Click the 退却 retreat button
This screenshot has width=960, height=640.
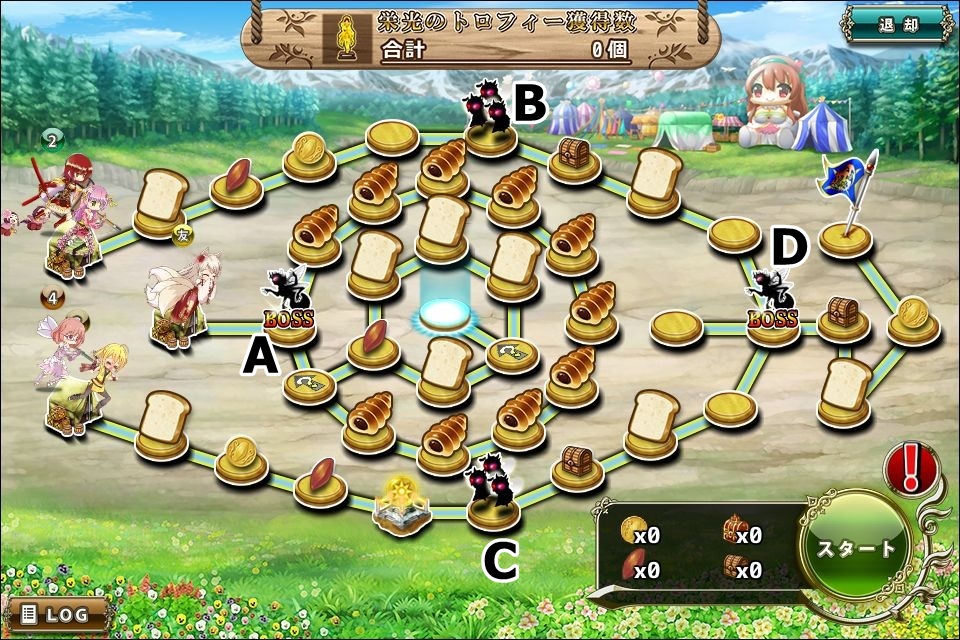[x=896, y=25]
